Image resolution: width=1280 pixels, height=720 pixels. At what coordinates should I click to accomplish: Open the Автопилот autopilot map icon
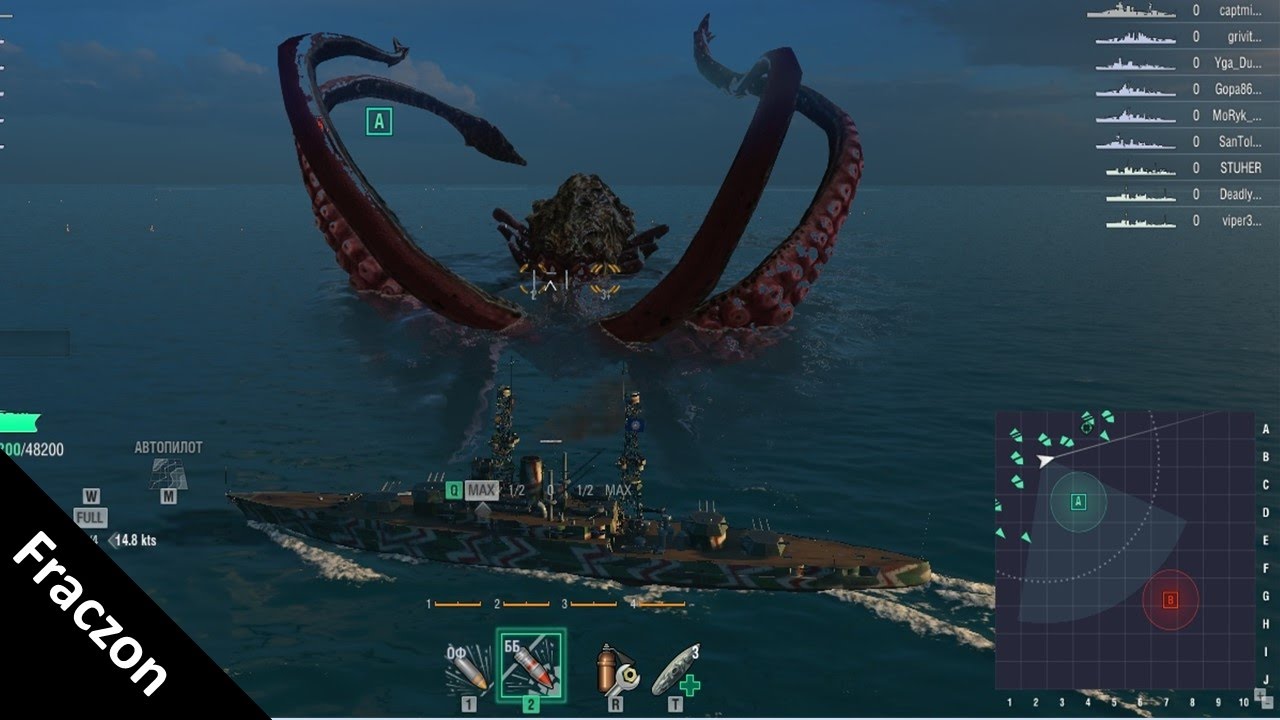[168, 472]
